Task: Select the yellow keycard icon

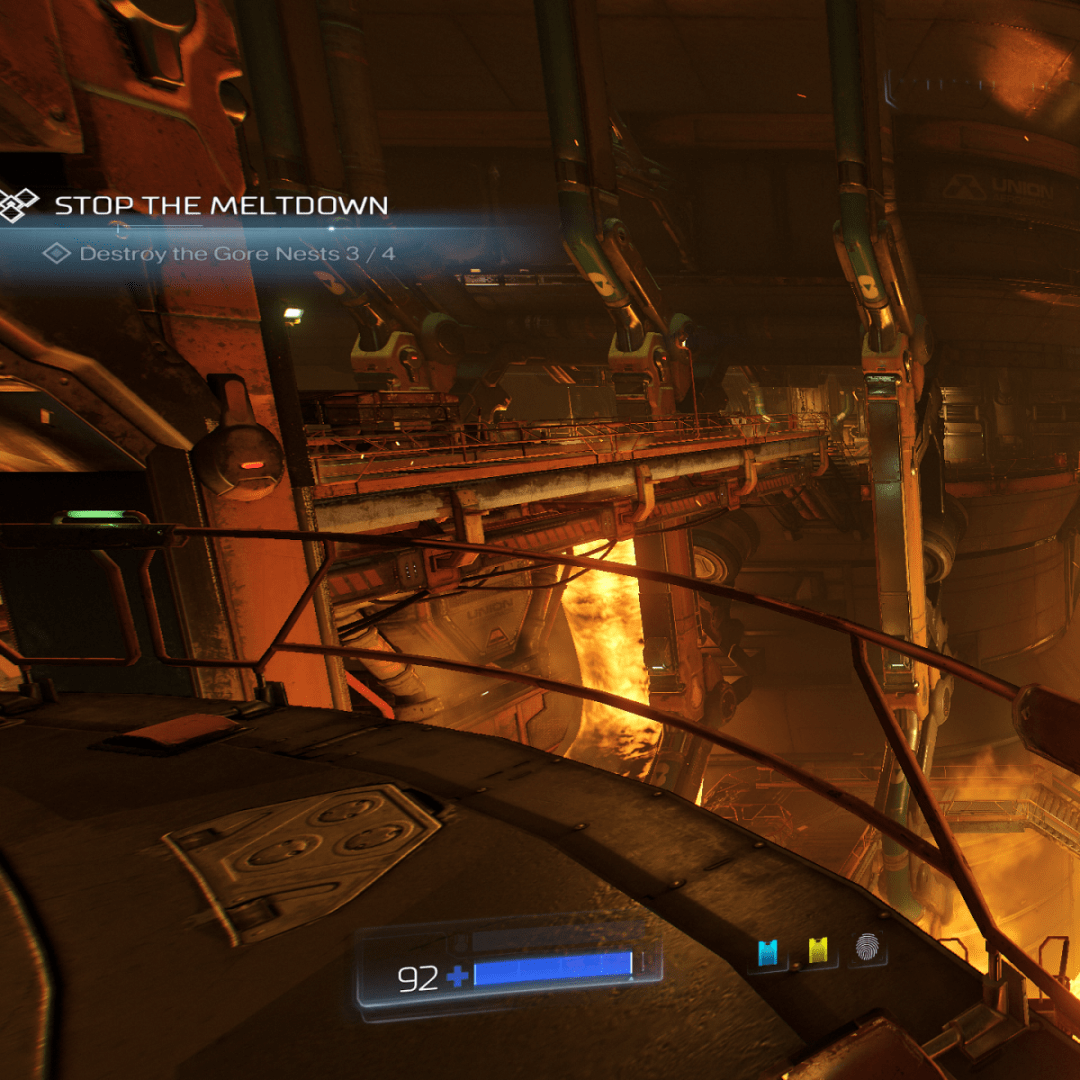Action: tap(818, 951)
